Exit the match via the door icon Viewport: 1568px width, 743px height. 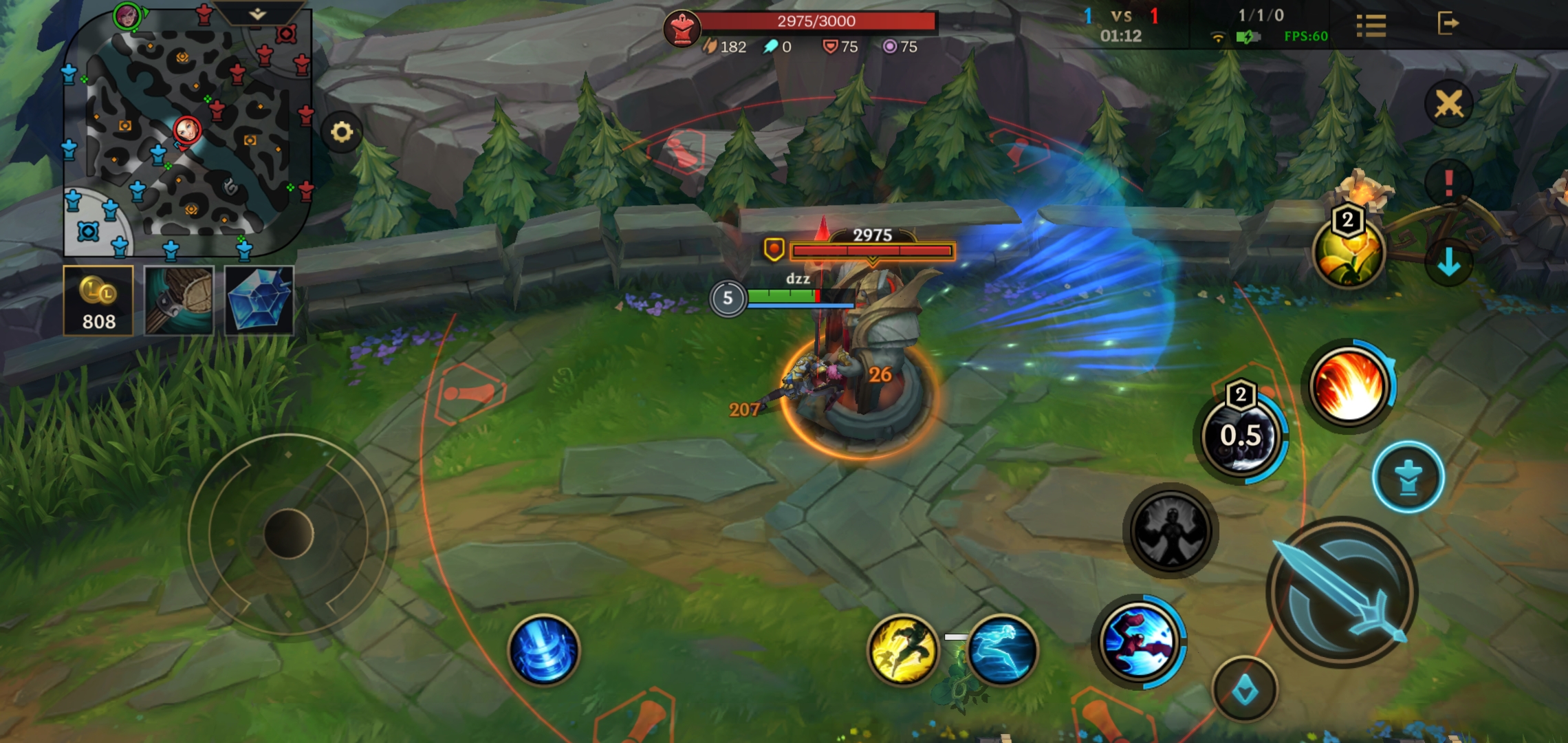(x=1448, y=23)
